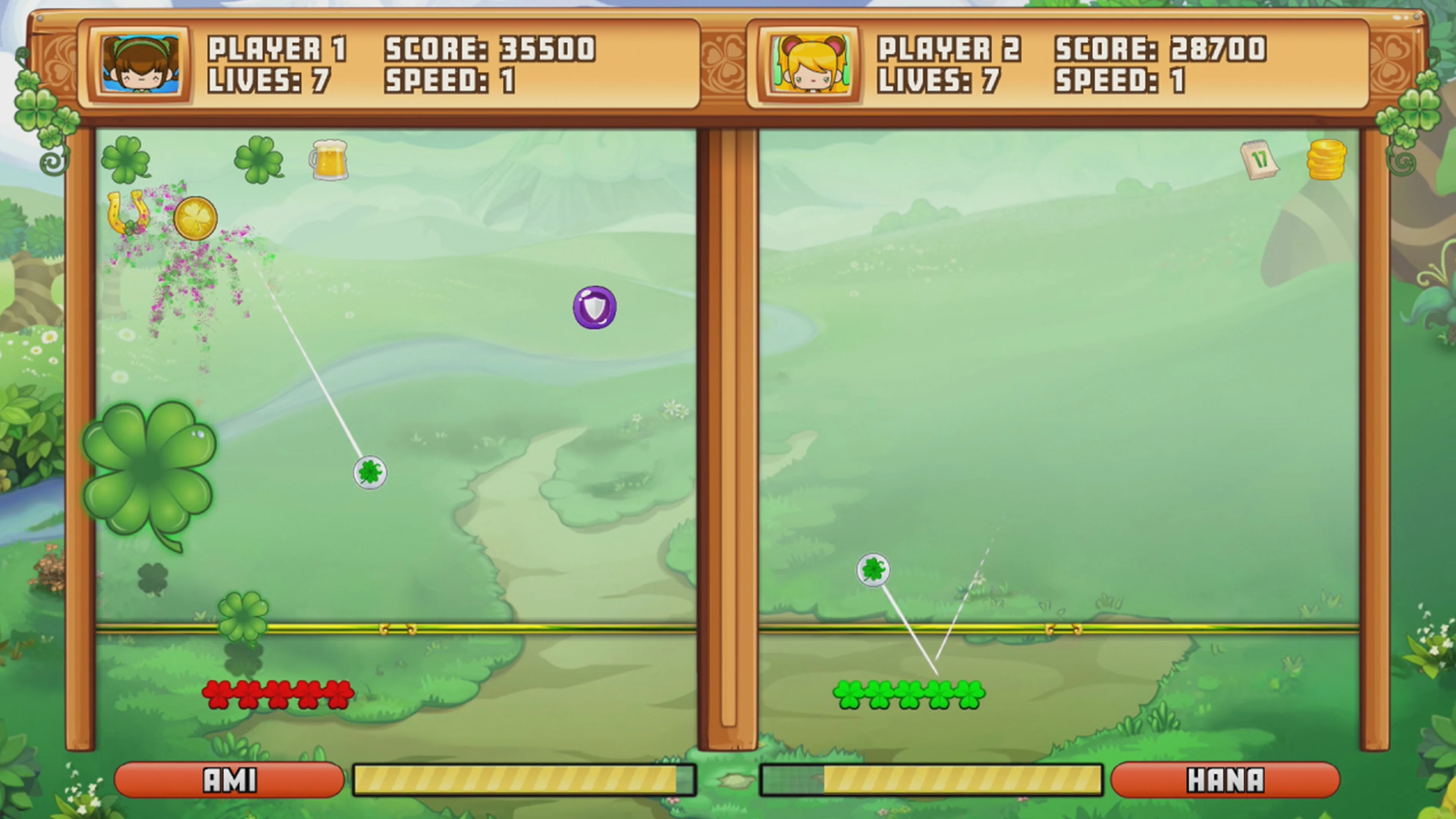Screen dimensions: 1456x819
Task: Click the calendar icon showing 17
Action: (1259, 161)
